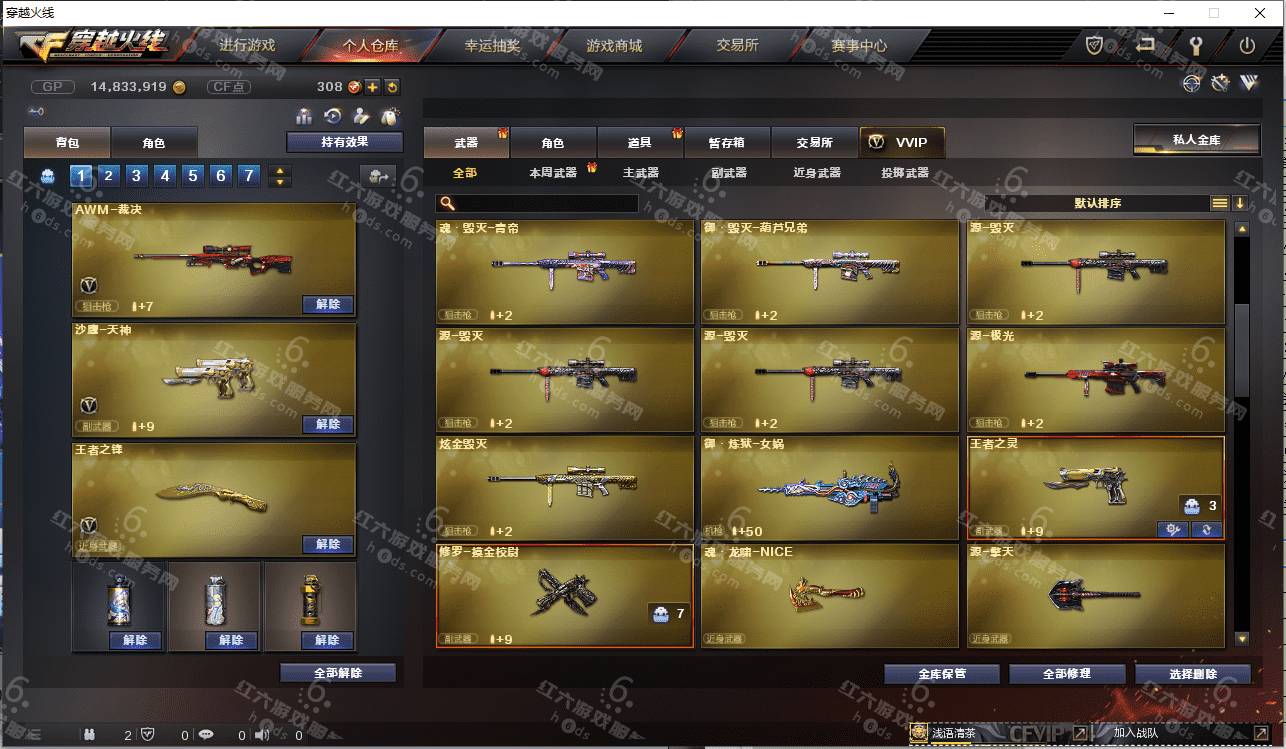Open the 私人金库 private vault
The image size is (1286, 749).
tap(1196, 140)
